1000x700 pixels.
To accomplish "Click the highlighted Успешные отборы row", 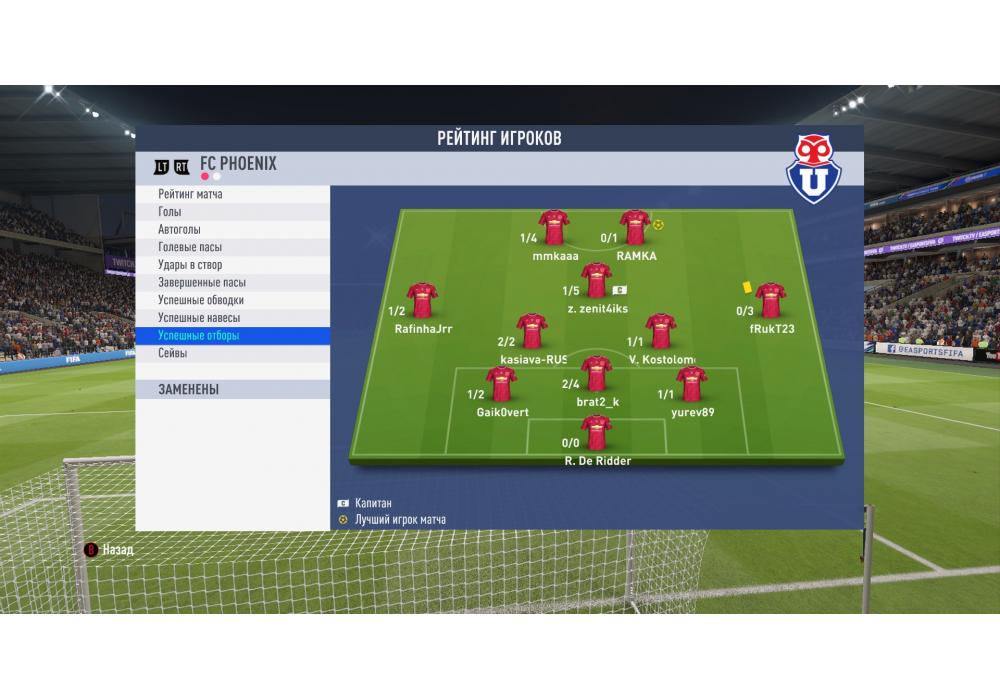I will click(x=232, y=336).
